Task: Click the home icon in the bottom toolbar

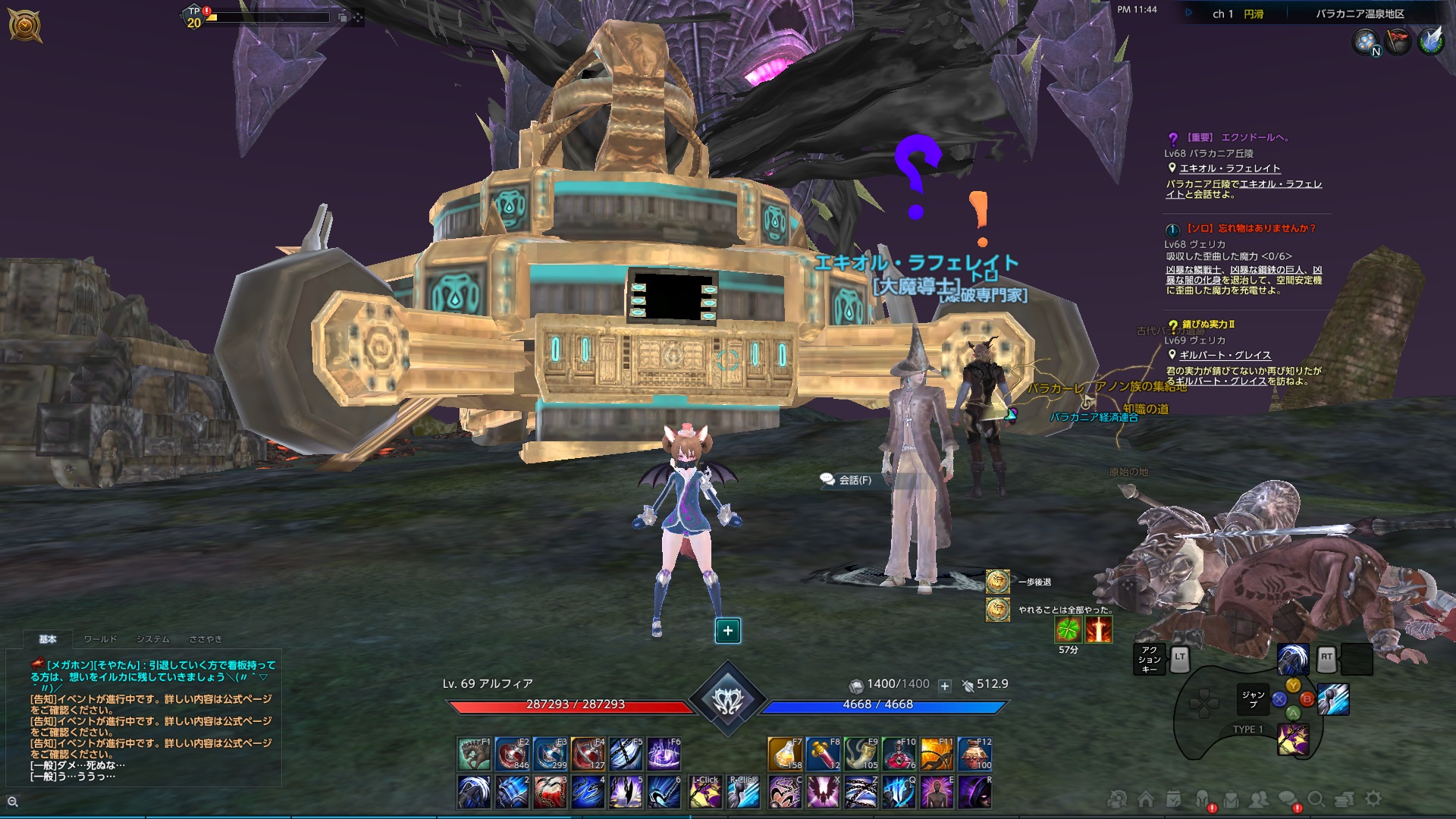Action: (1146, 799)
